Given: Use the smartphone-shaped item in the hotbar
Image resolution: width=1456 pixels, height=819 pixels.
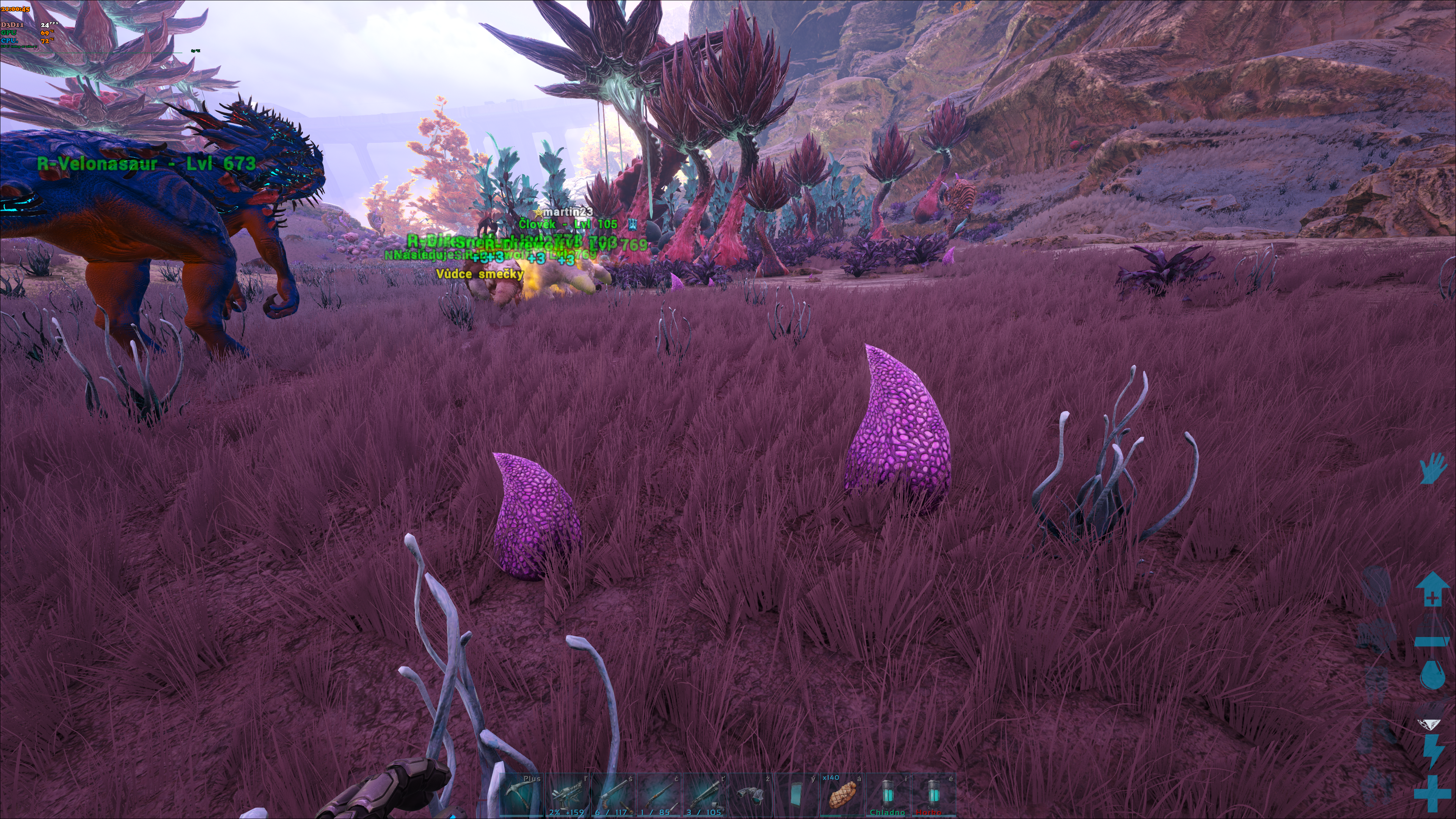Looking at the screenshot, I should tap(796, 795).
